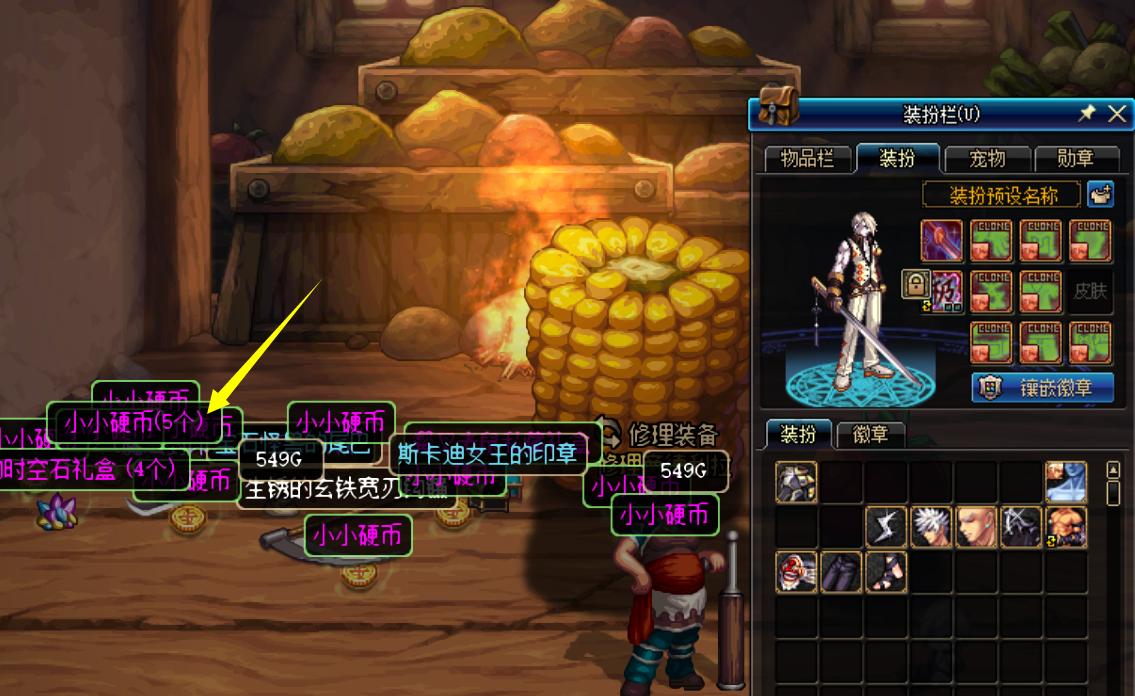Select the equipped weapon avatar slot

click(x=942, y=241)
